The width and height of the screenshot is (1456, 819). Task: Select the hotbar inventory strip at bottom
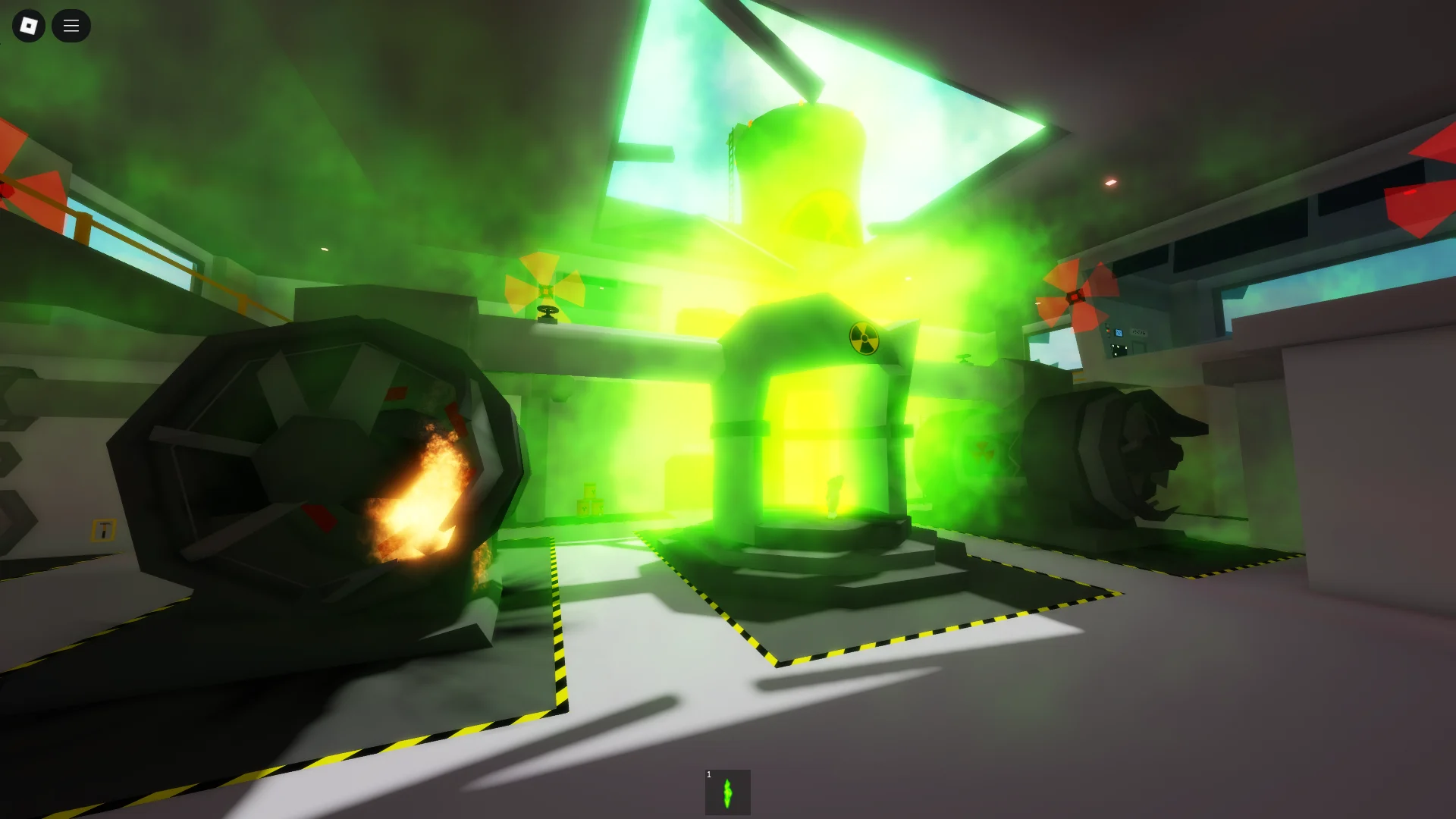click(x=727, y=791)
